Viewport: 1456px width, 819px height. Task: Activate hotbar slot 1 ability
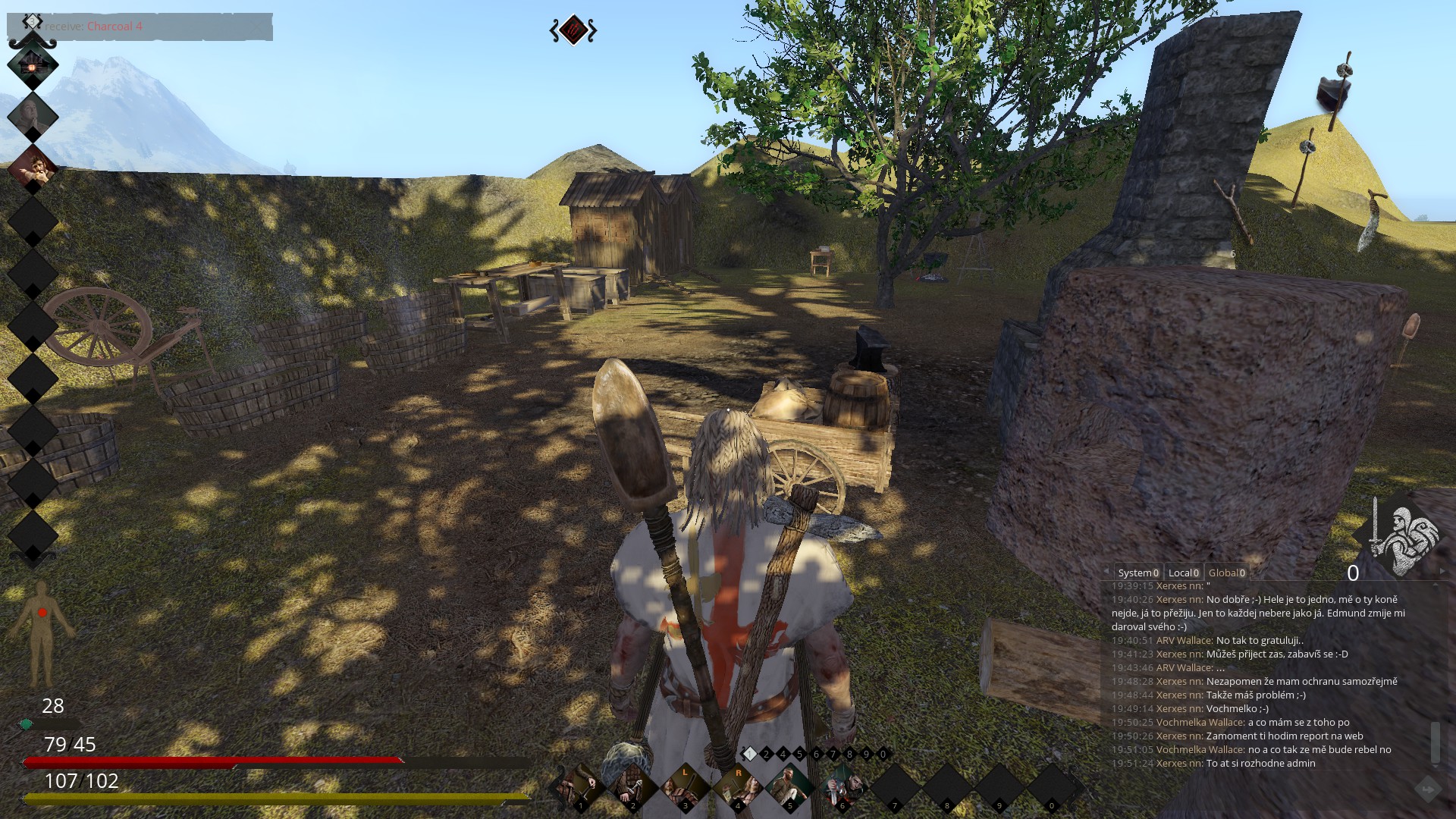[x=580, y=788]
